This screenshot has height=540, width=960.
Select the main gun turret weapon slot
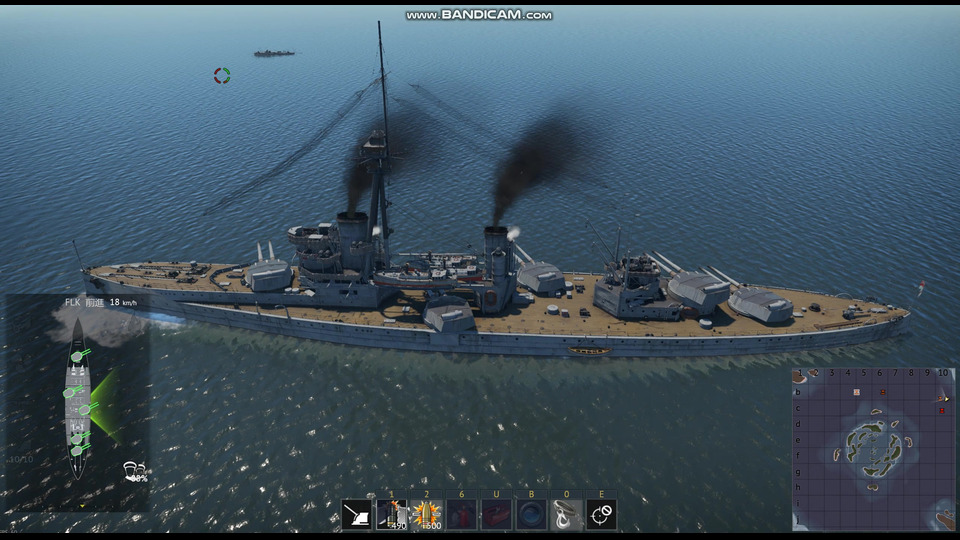click(x=357, y=515)
